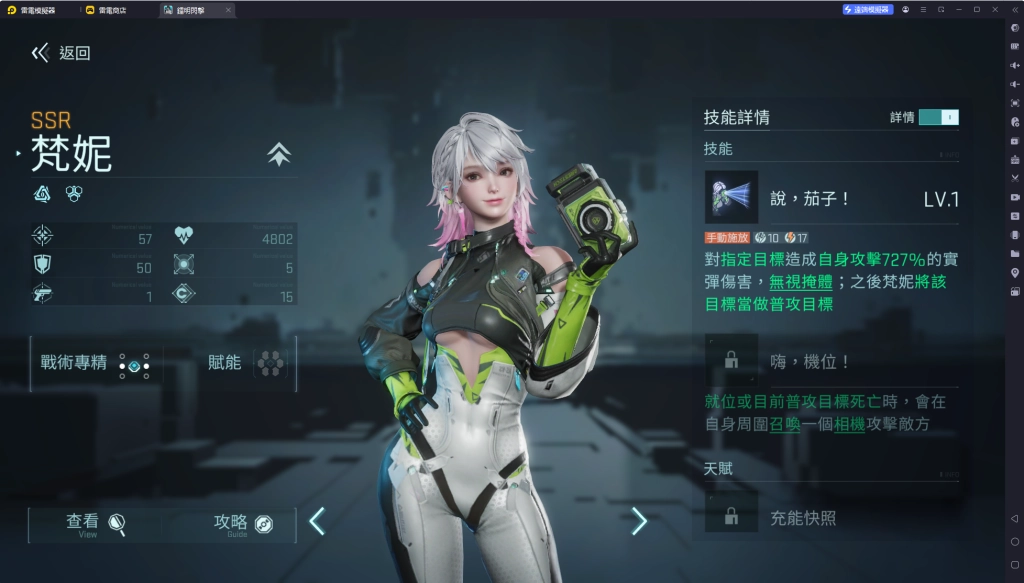Go back with the 返回 button
The height and width of the screenshot is (583, 1024).
click(61, 53)
